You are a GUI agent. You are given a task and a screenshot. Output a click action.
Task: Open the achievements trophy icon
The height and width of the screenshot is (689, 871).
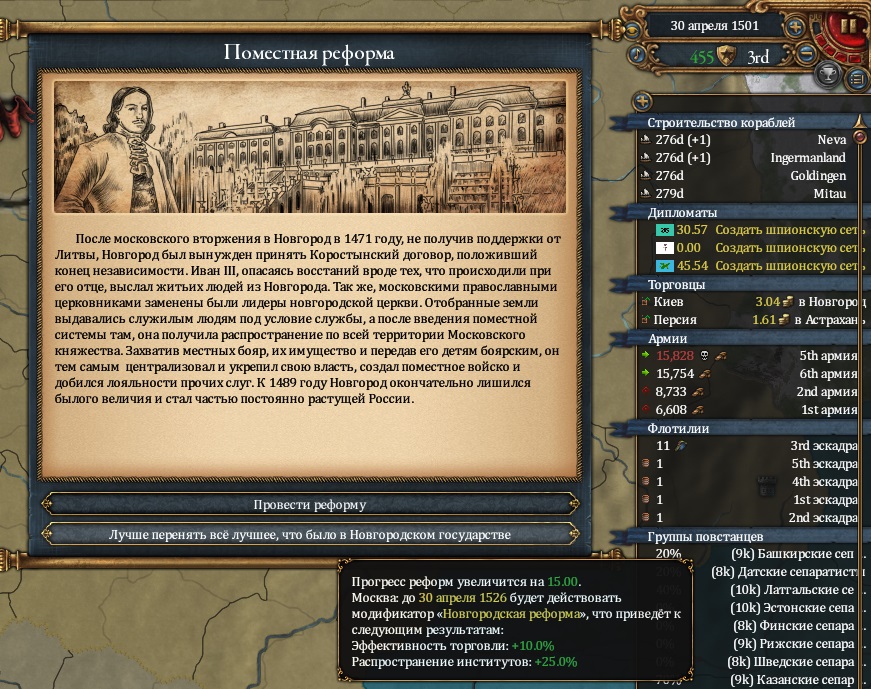click(827, 74)
